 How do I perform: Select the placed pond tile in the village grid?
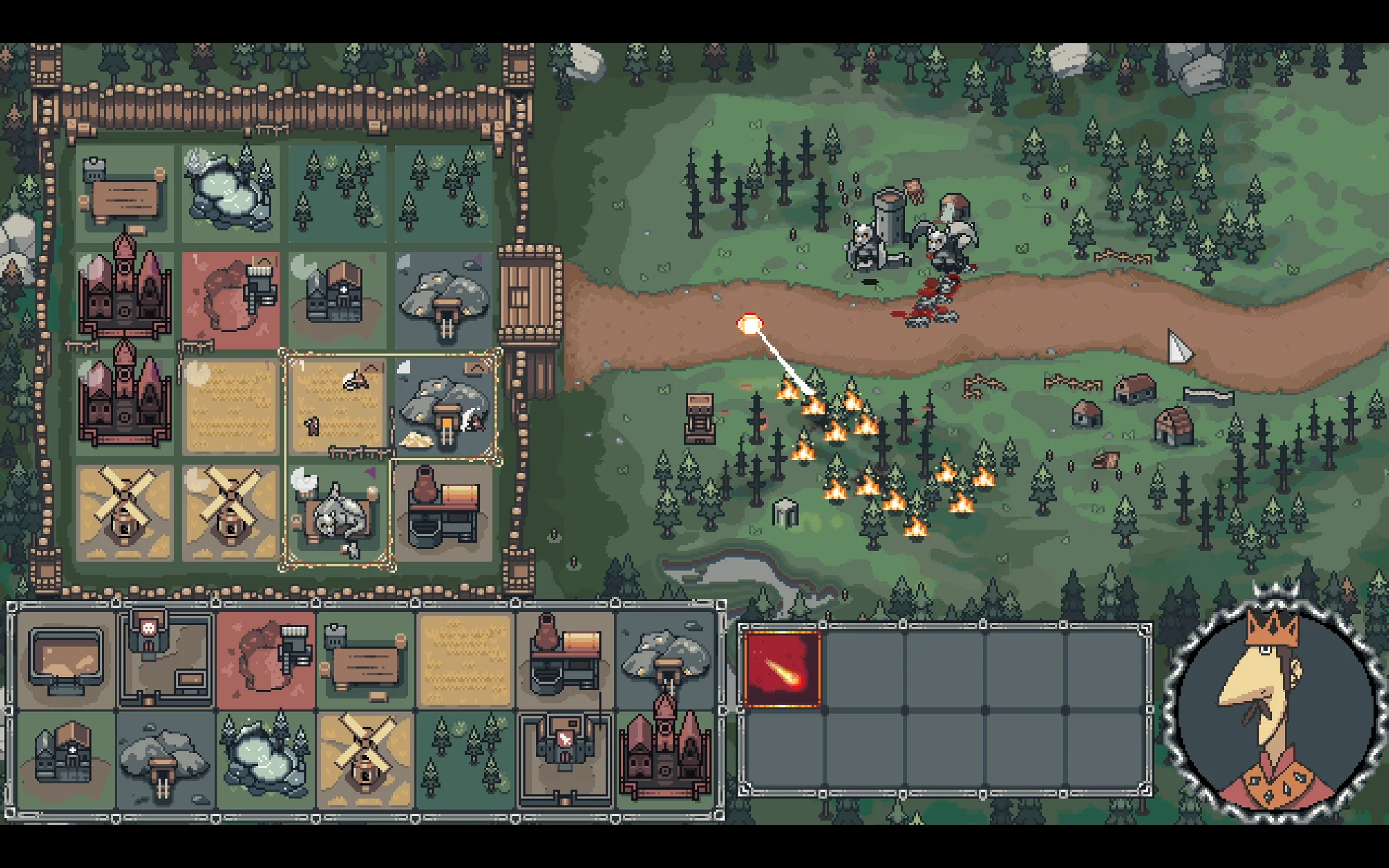pyautogui.click(x=231, y=193)
